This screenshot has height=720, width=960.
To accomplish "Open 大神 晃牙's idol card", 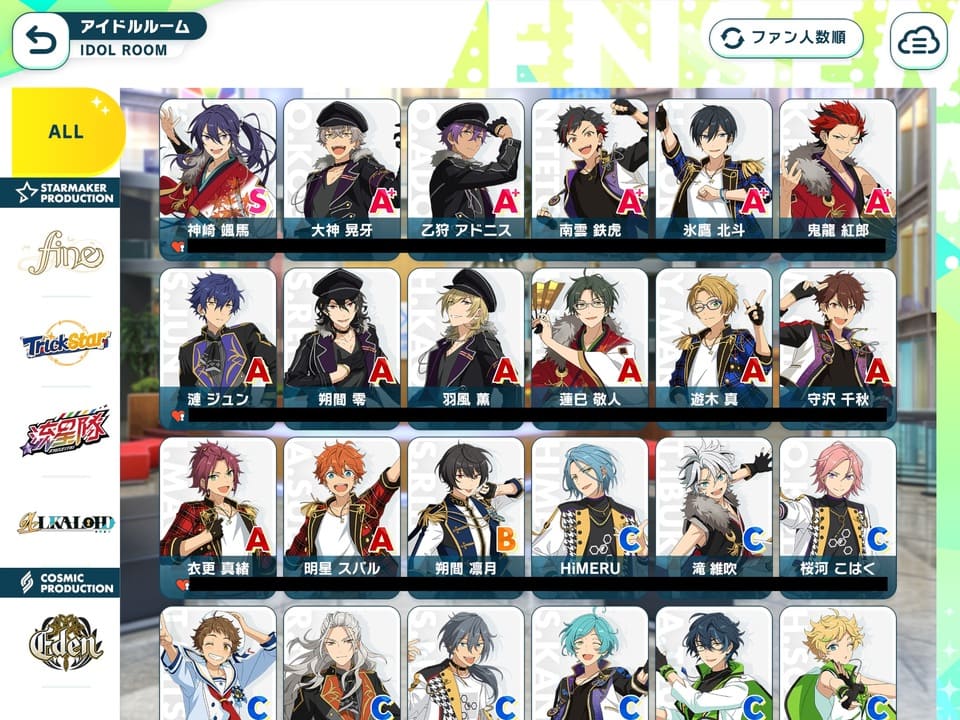I will pos(342,170).
